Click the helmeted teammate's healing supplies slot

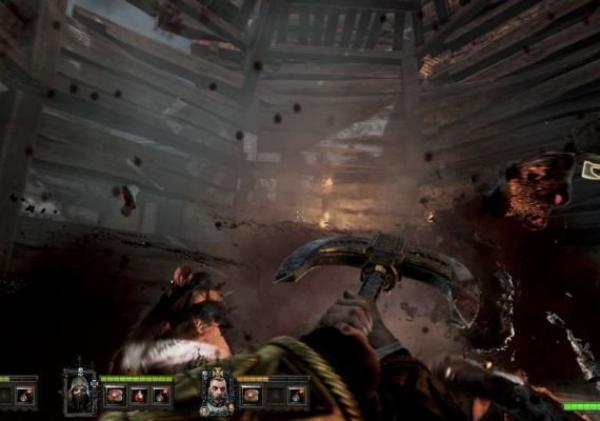115,396
